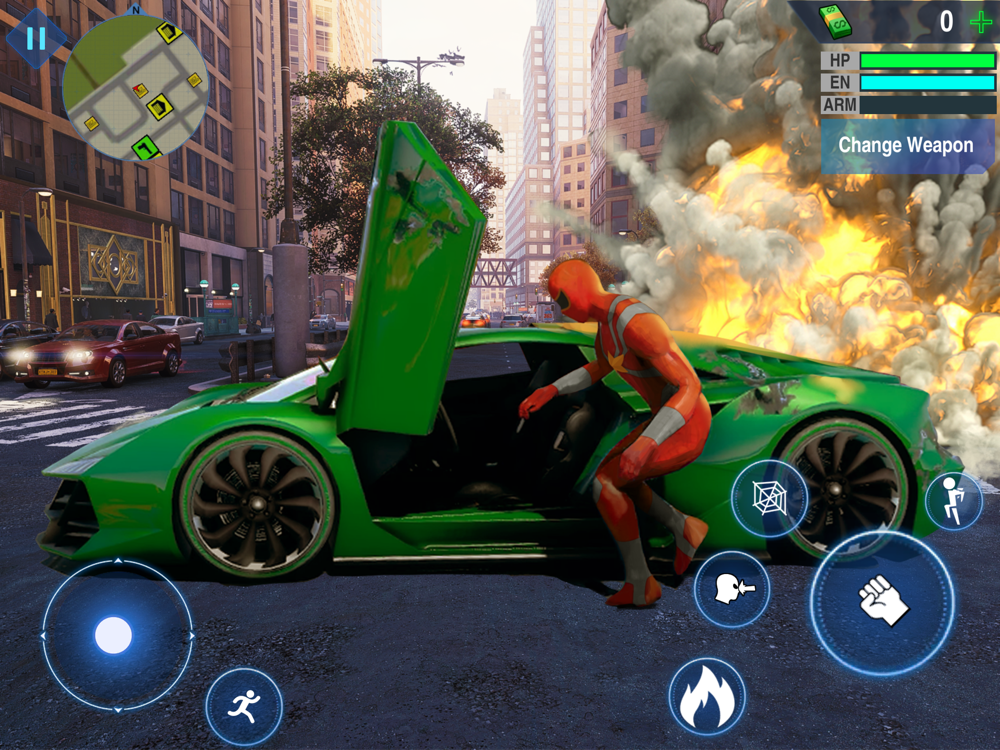
Task: Add more cash with the green plus
Action: click(x=981, y=21)
